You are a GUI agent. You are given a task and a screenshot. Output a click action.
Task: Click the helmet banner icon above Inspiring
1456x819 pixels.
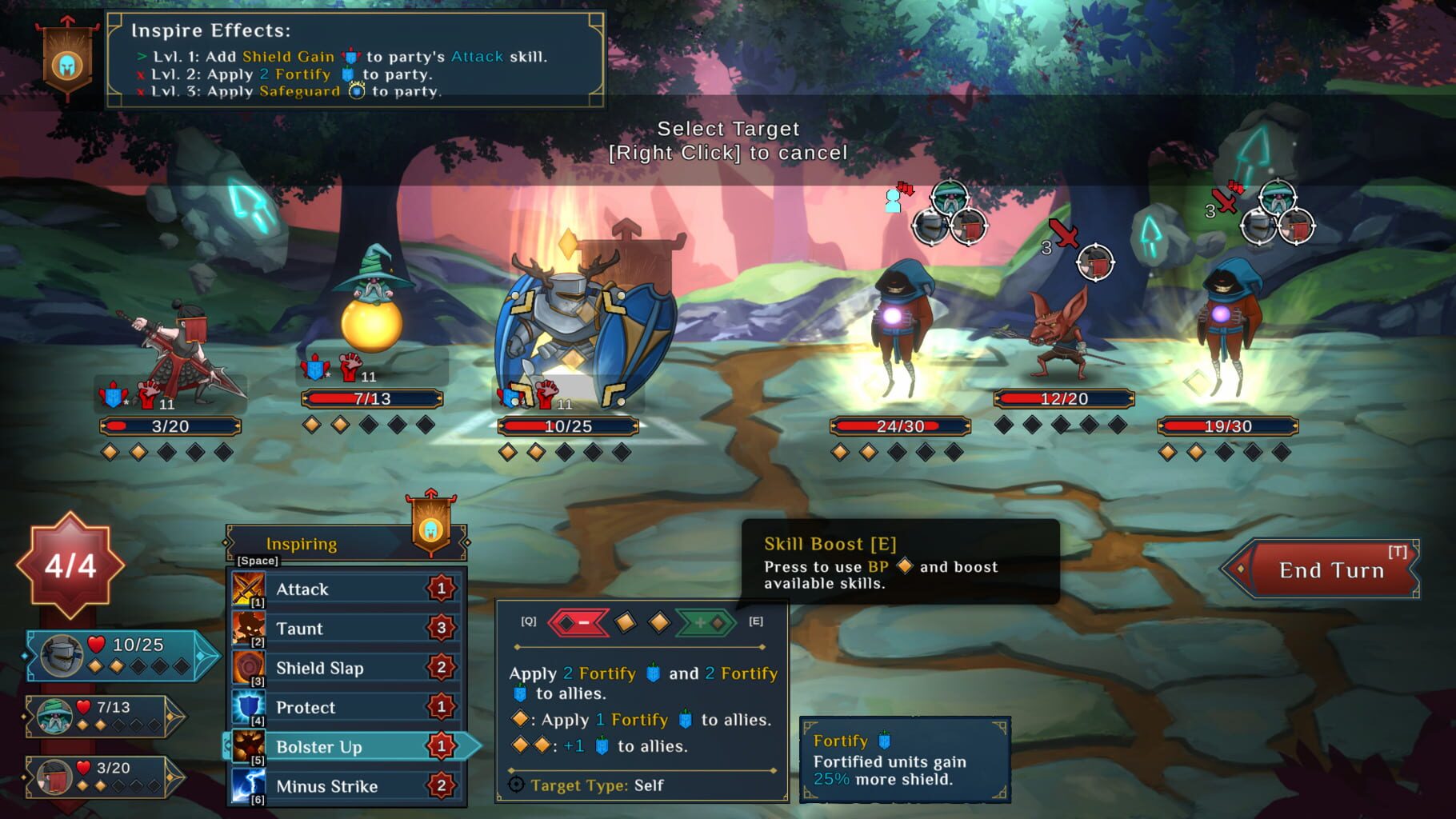[x=431, y=532]
